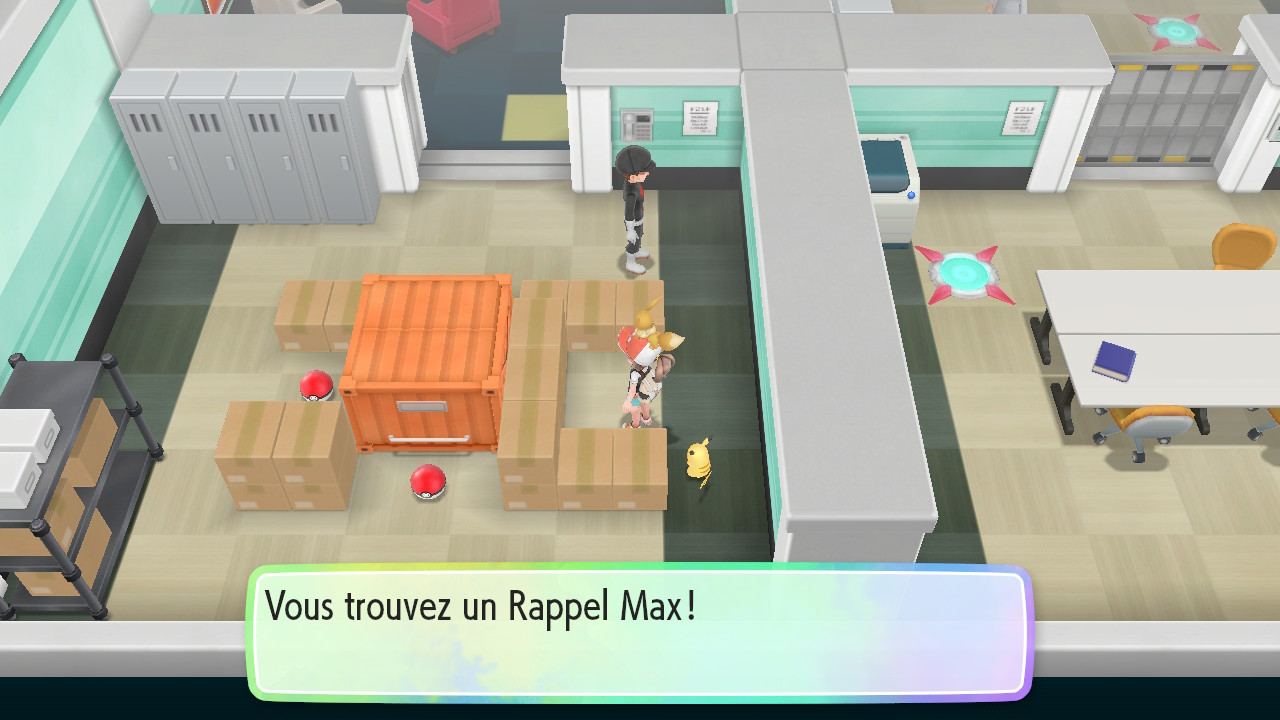1280x720 pixels.
Task: Advance the Rappel Max dialogue box
Action: [x=638, y=632]
